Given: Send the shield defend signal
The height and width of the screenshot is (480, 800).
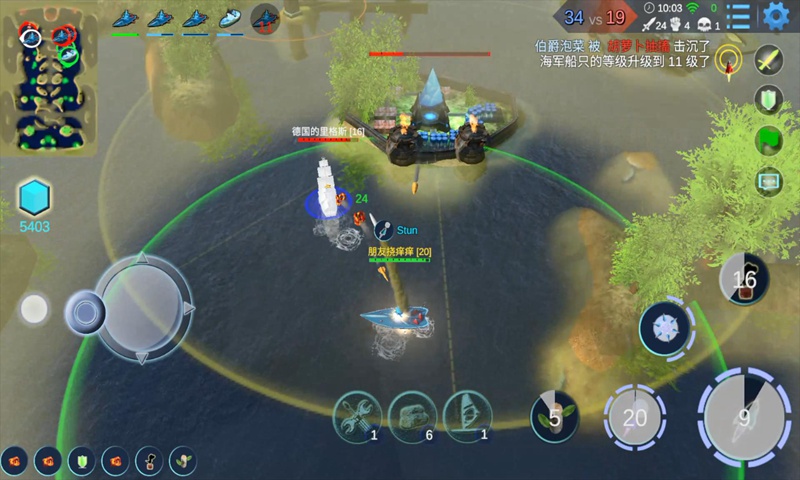Looking at the screenshot, I should pos(768,99).
